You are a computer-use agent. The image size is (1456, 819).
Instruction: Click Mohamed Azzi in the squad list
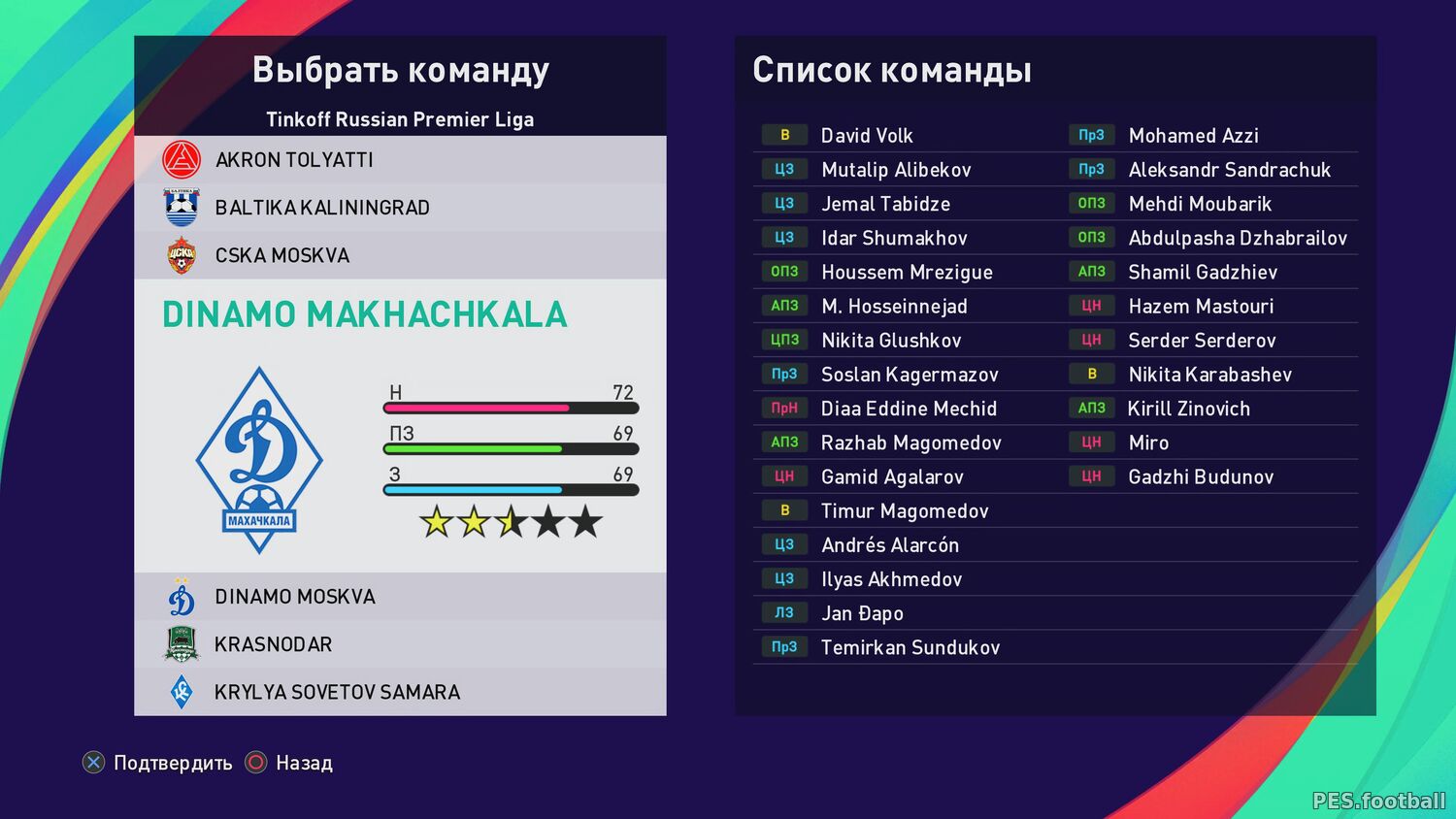pyautogui.click(x=1193, y=136)
